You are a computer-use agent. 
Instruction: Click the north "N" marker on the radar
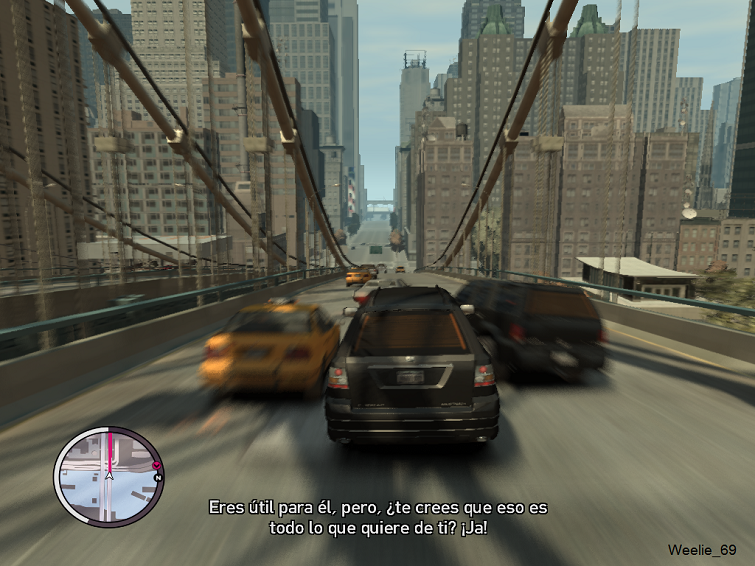click(x=158, y=478)
